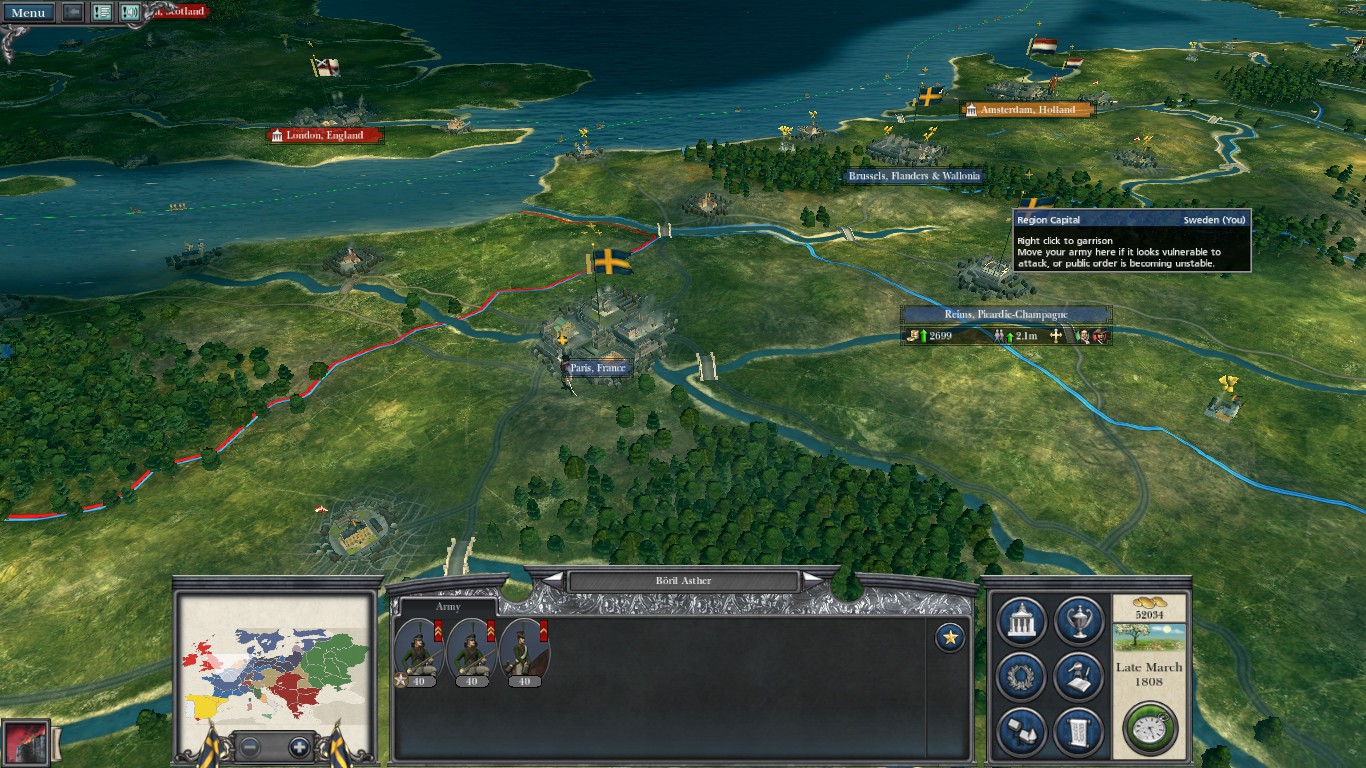This screenshot has width=1366, height=768.
Task: Select next army with right arrow
Action: [x=814, y=580]
